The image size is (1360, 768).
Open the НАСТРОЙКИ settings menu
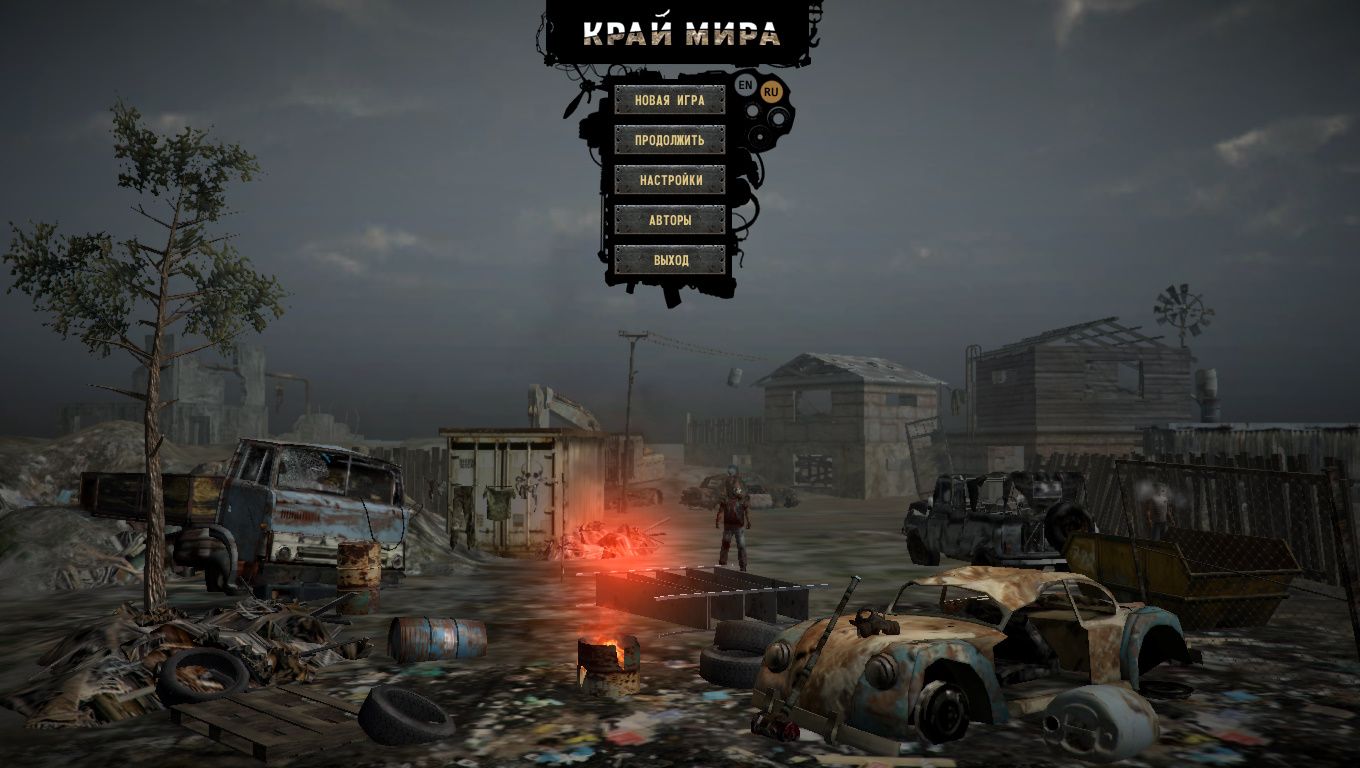(670, 180)
